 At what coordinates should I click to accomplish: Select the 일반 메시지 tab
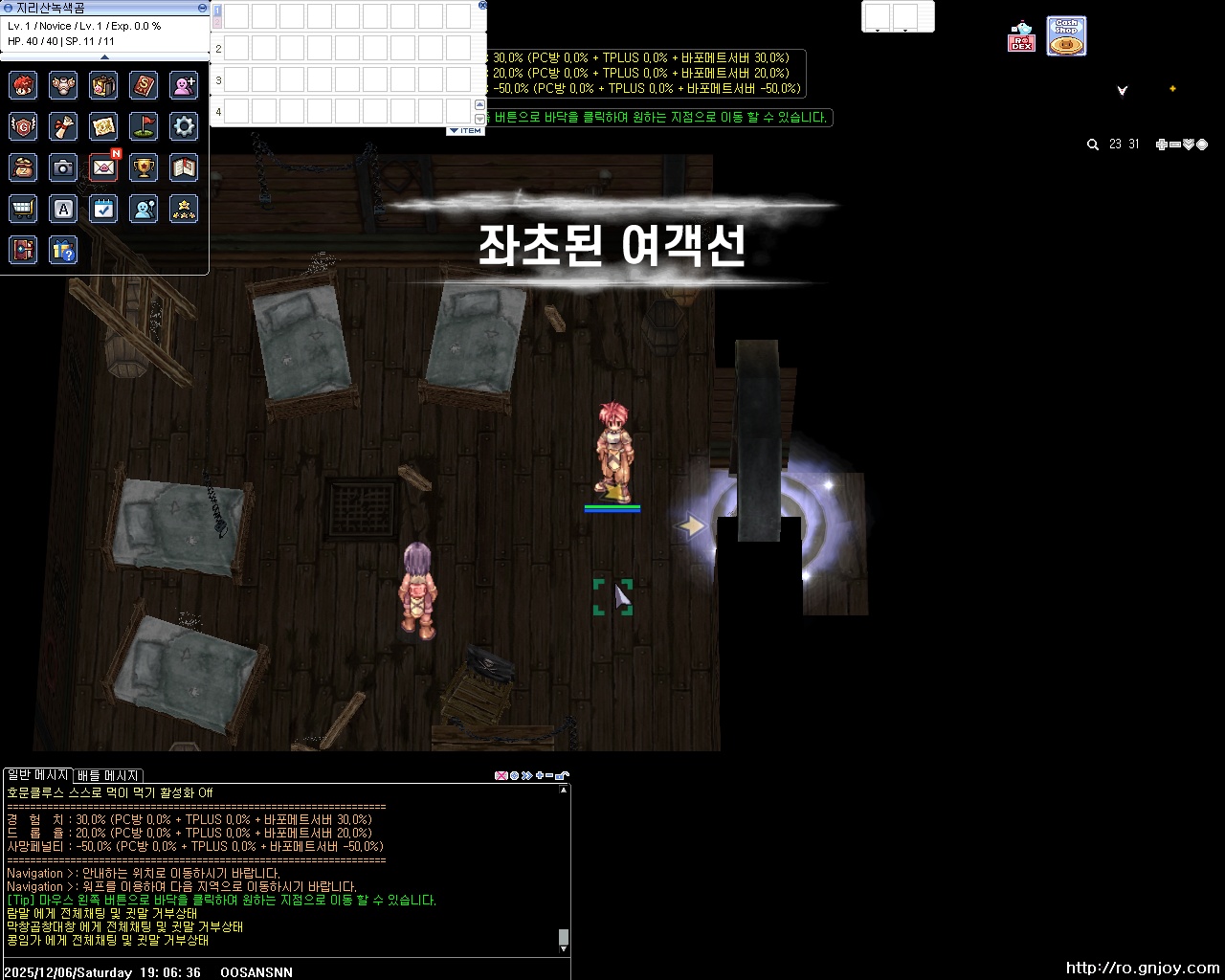[x=36, y=775]
